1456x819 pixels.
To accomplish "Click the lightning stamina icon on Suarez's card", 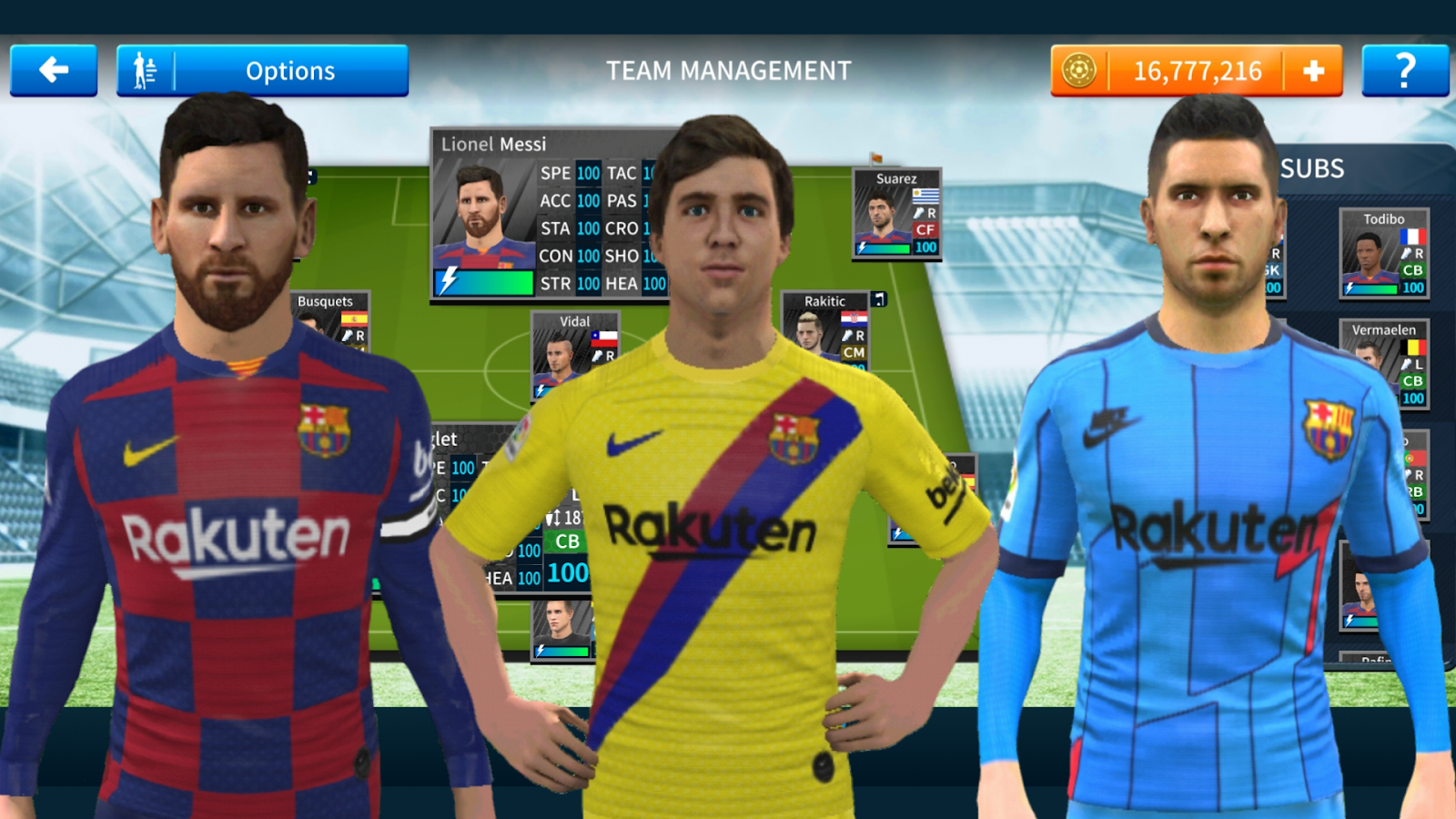I will (x=862, y=247).
